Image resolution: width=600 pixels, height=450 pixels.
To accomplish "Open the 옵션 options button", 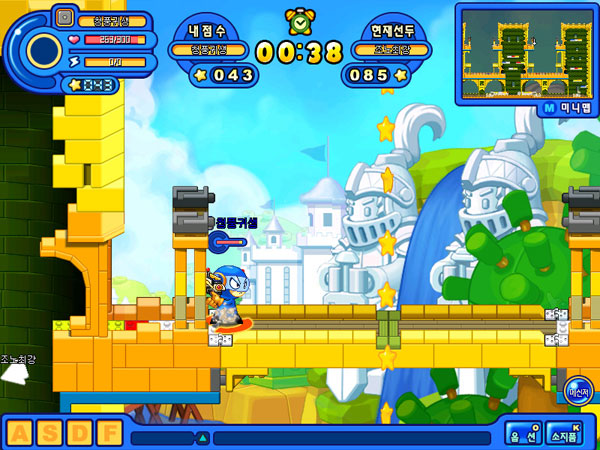I will pos(523,434).
